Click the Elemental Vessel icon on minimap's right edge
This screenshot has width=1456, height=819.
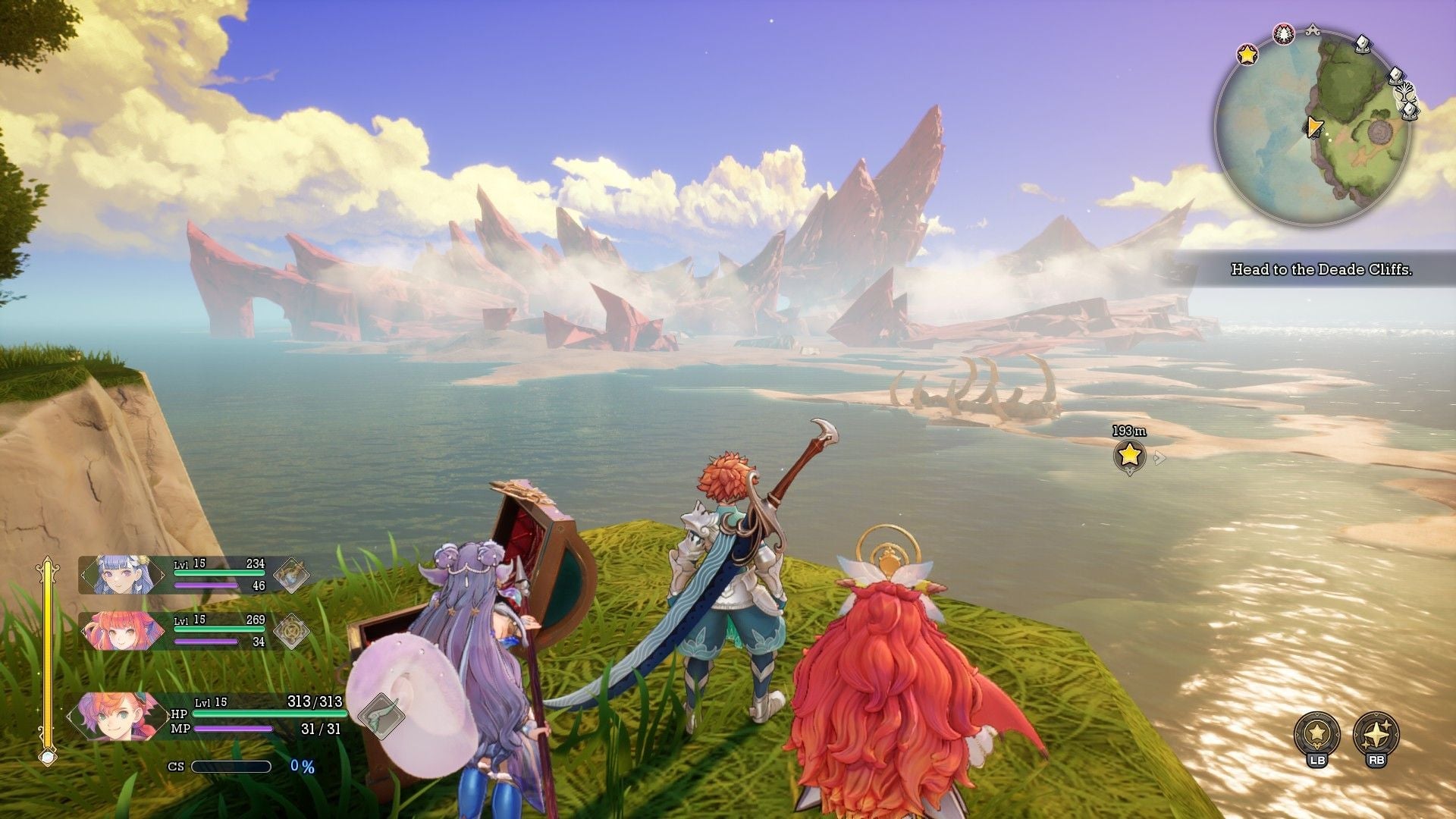(1396, 76)
